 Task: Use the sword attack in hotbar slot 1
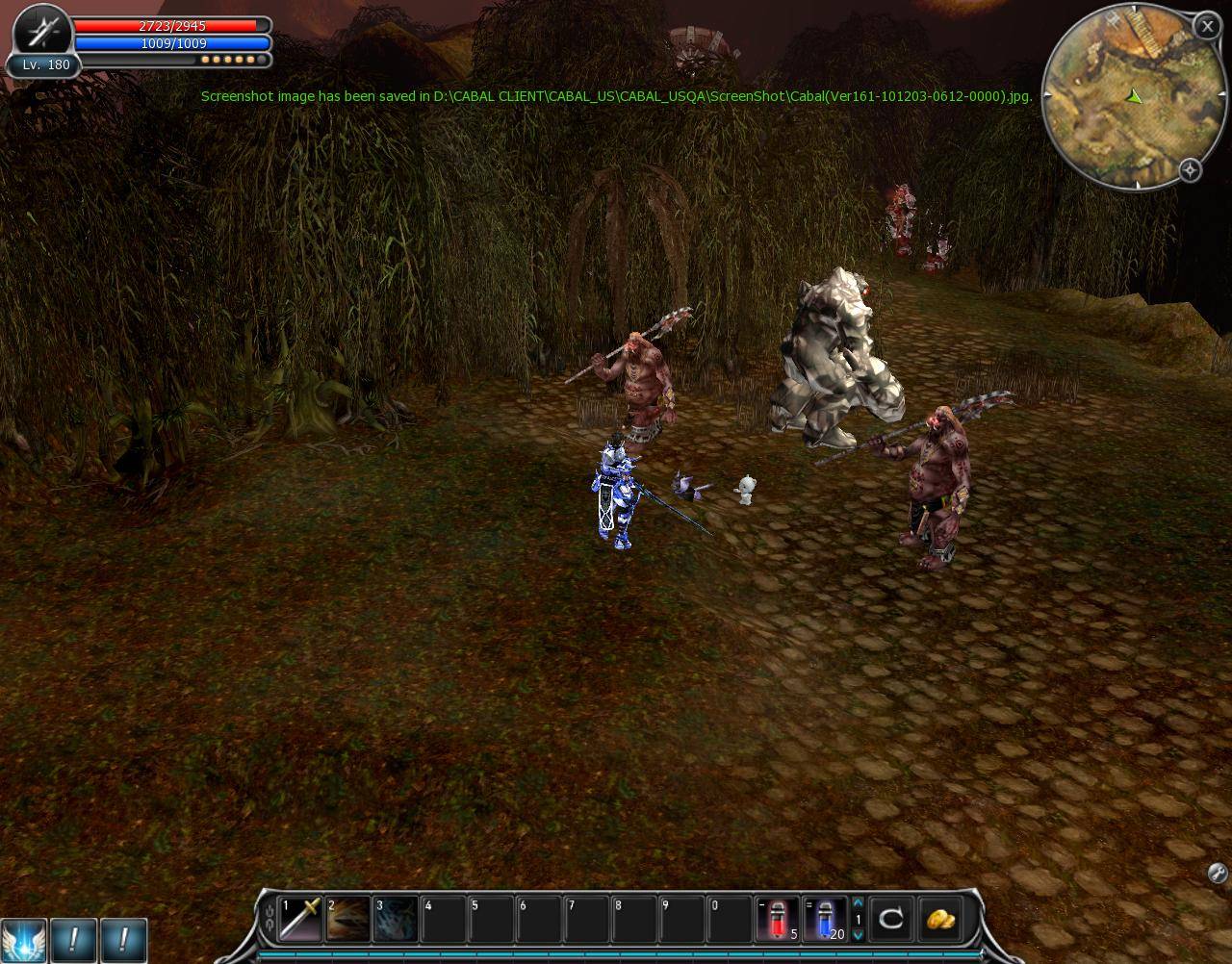[x=300, y=918]
